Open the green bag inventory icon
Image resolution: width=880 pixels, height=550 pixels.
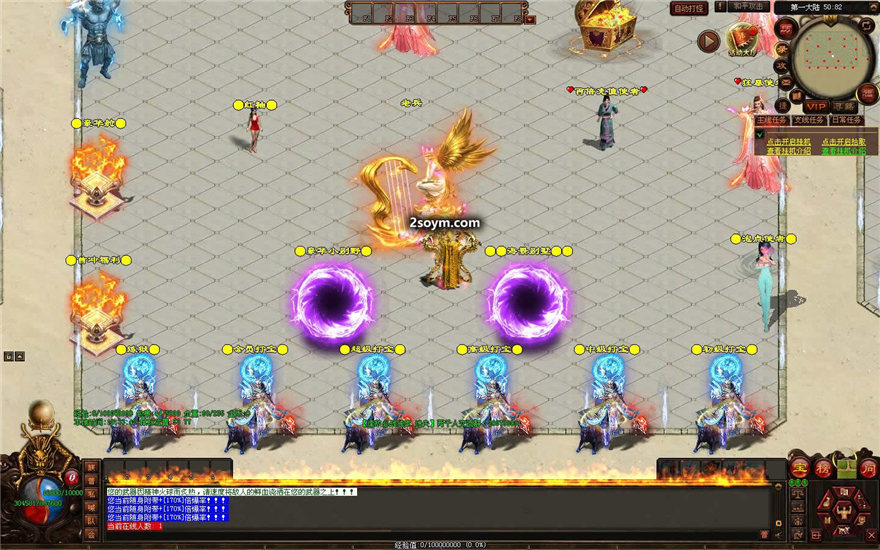[x=846, y=468]
